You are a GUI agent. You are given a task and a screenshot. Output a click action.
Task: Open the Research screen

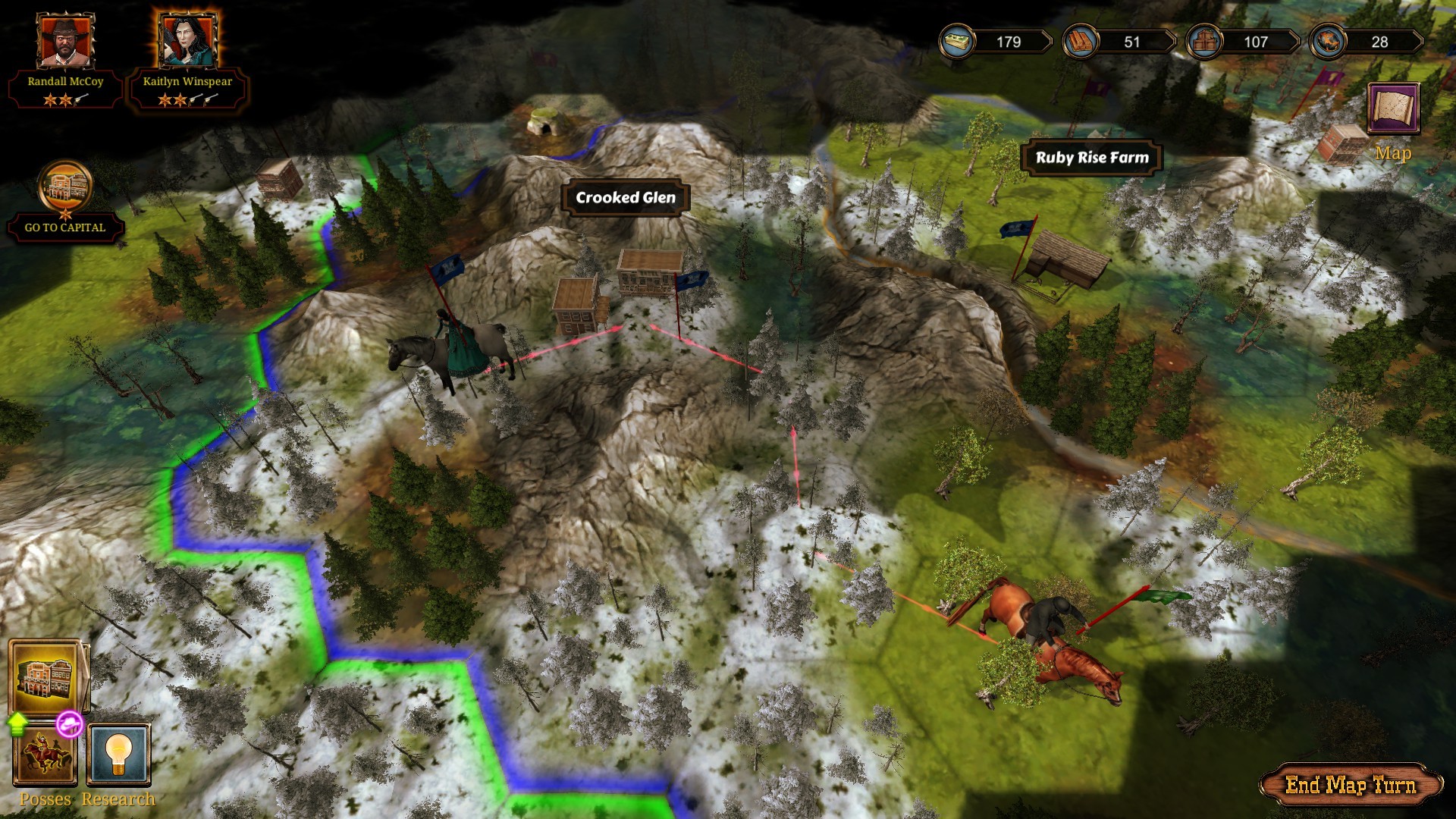point(118,755)
